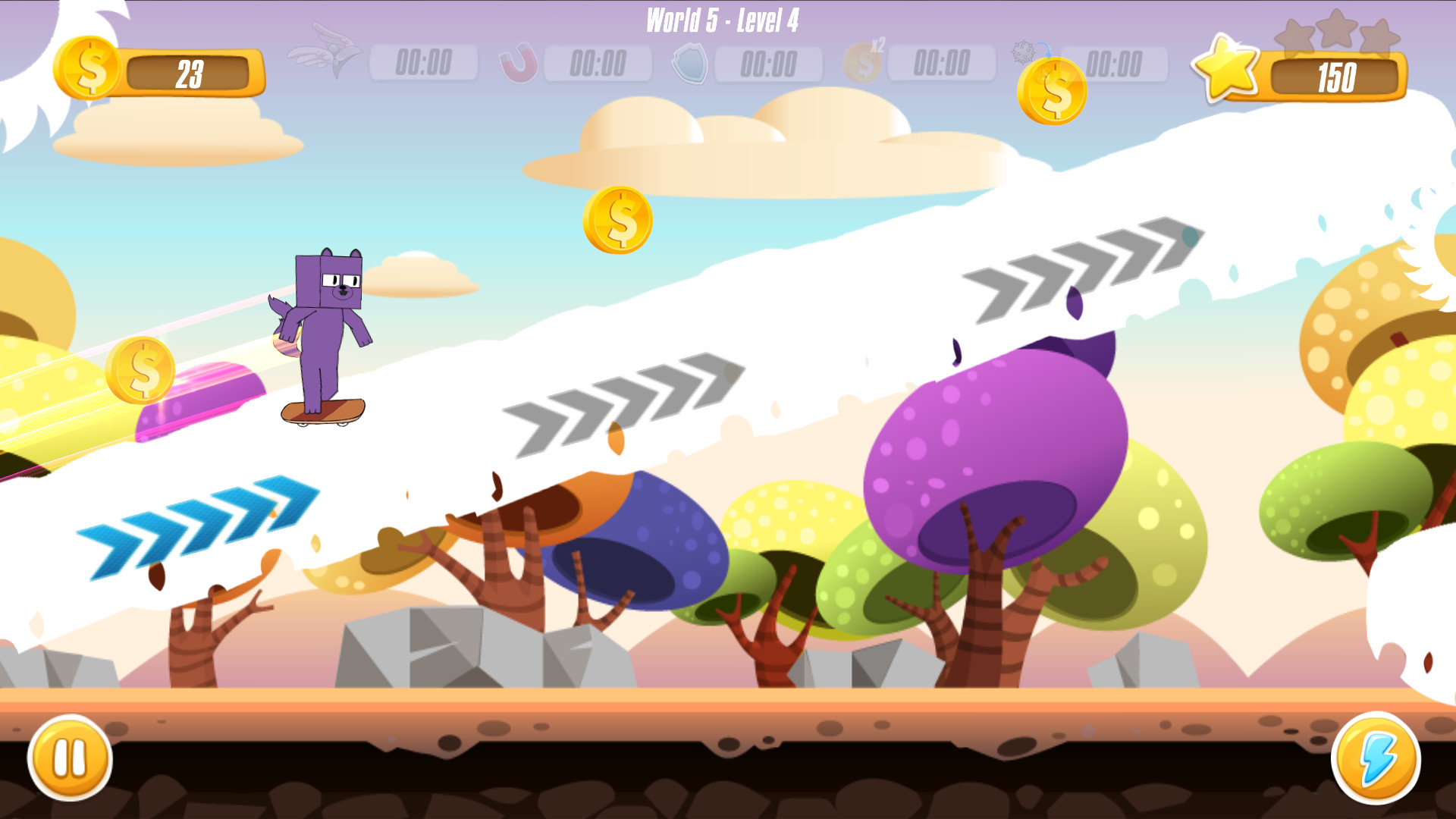Click the star score field showing 150

tap(1336, 76)
